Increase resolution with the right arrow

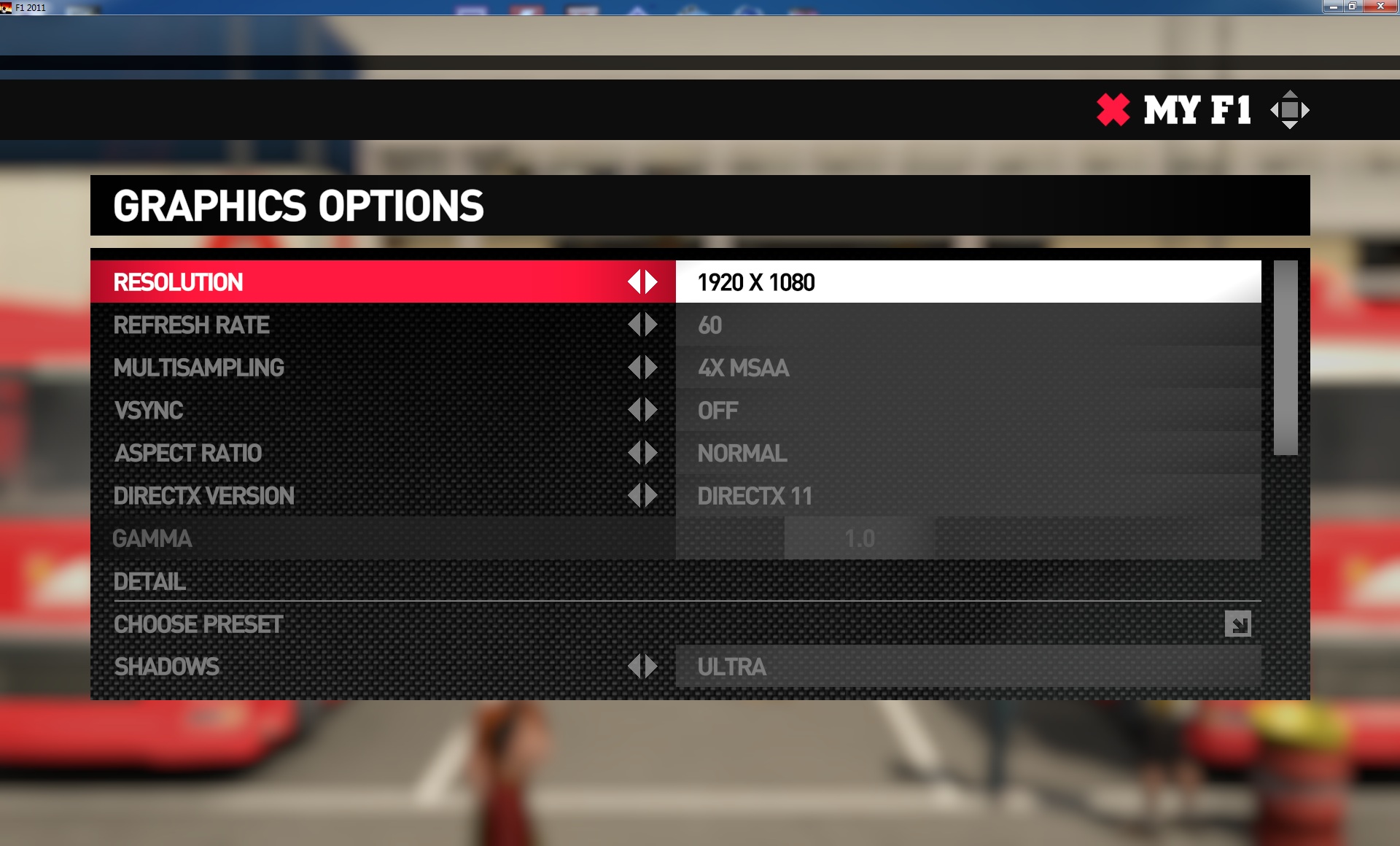pyautogui.click(x=651, y=282)
